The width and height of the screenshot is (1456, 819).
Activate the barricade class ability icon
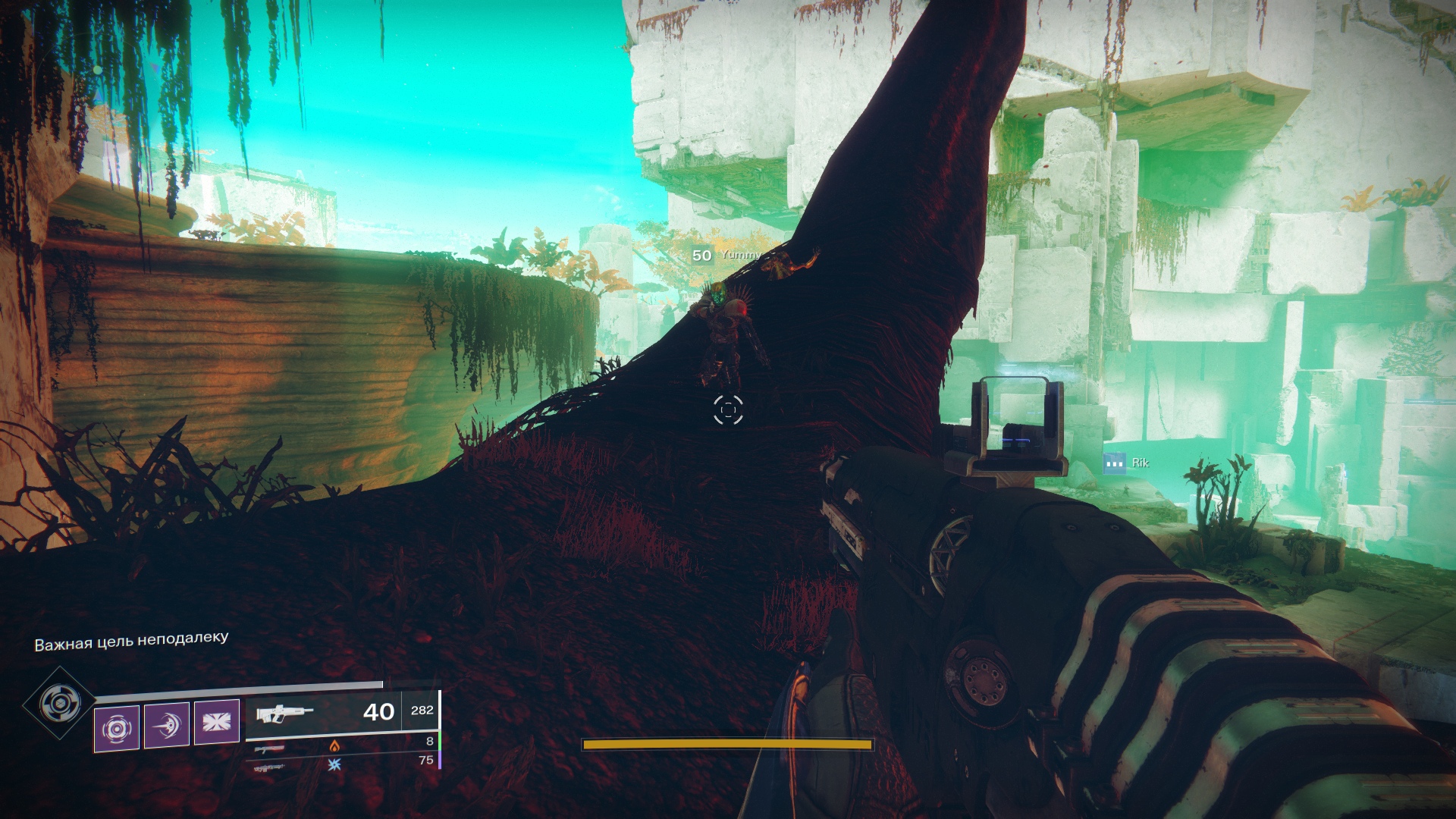click(217, 720)
